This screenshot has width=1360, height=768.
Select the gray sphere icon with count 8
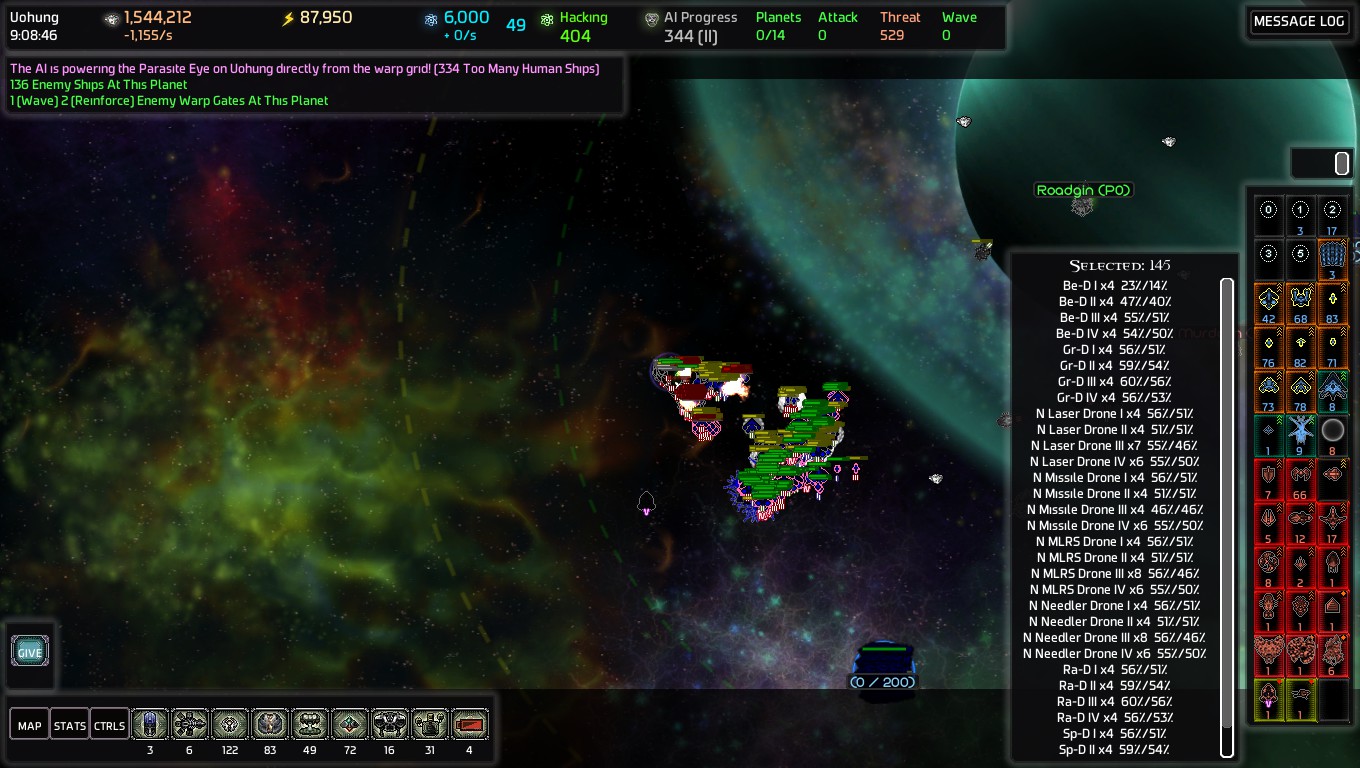coord(1332,432)
